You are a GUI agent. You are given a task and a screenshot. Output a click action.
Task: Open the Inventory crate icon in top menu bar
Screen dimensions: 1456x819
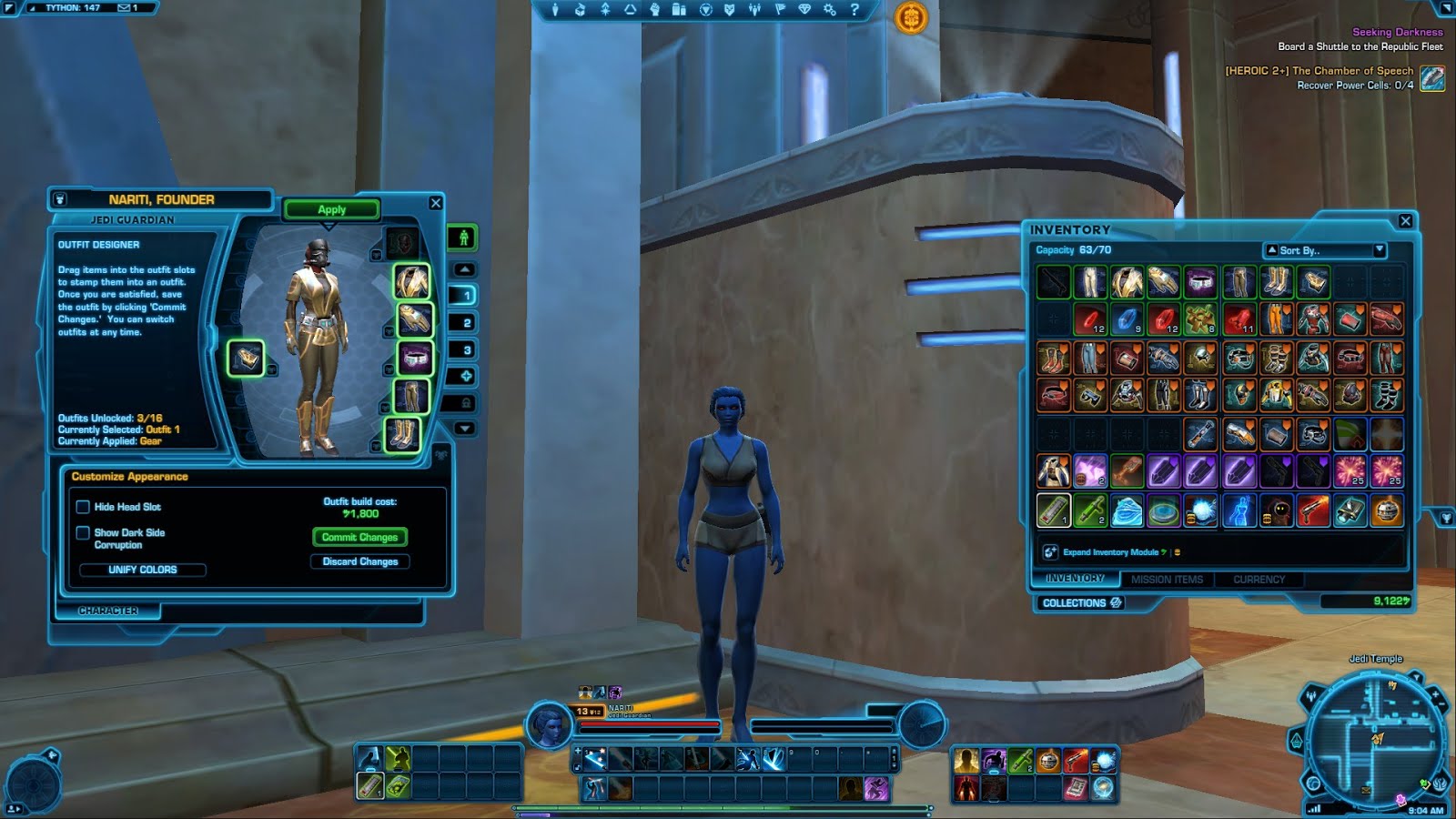(580, 10)
